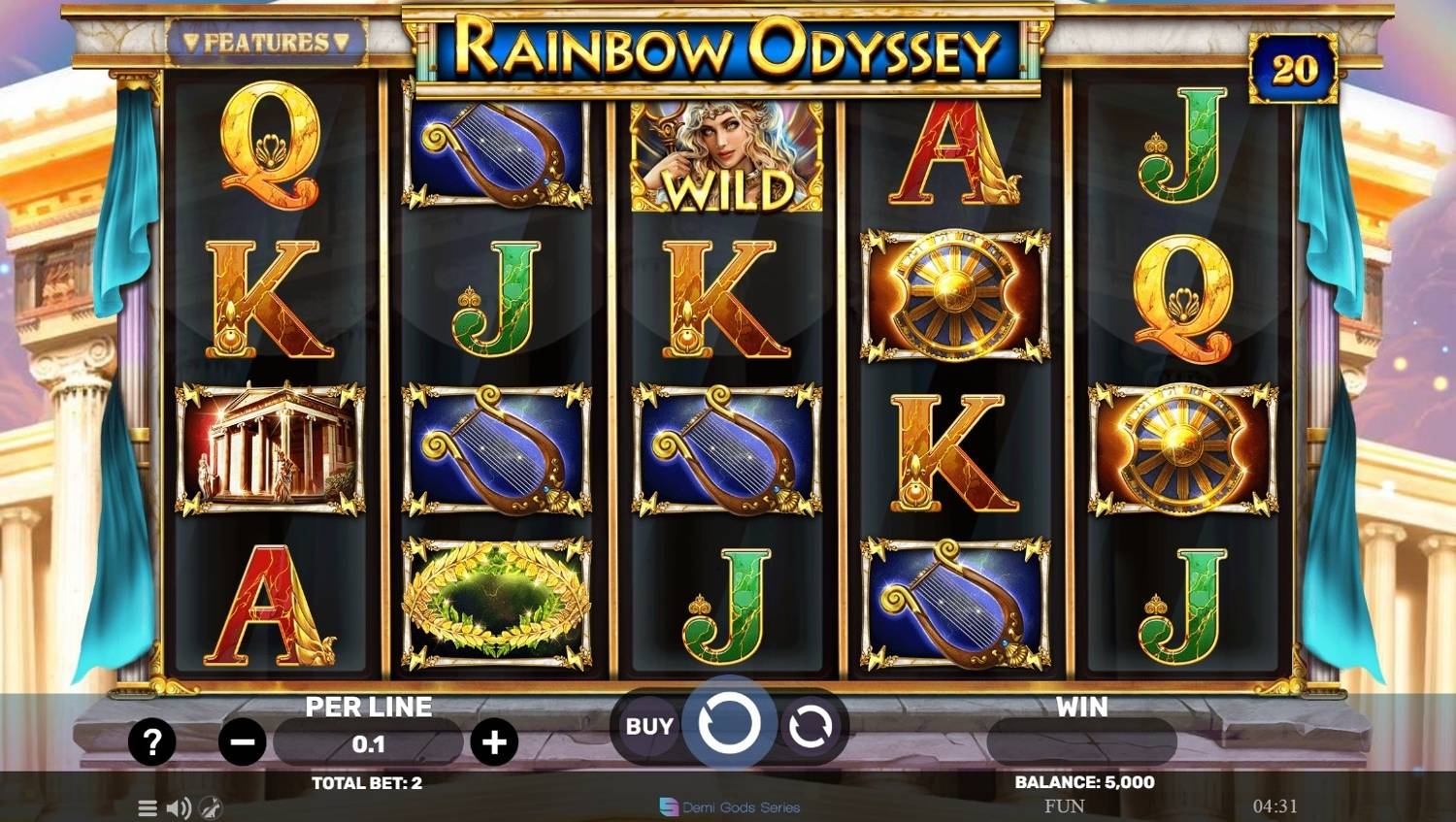The width and height of the screenshot is (1456, 822).
Task: Click the PER LINE value field showing 0.1
Action: pyautogui.click(x=369, y=743)
